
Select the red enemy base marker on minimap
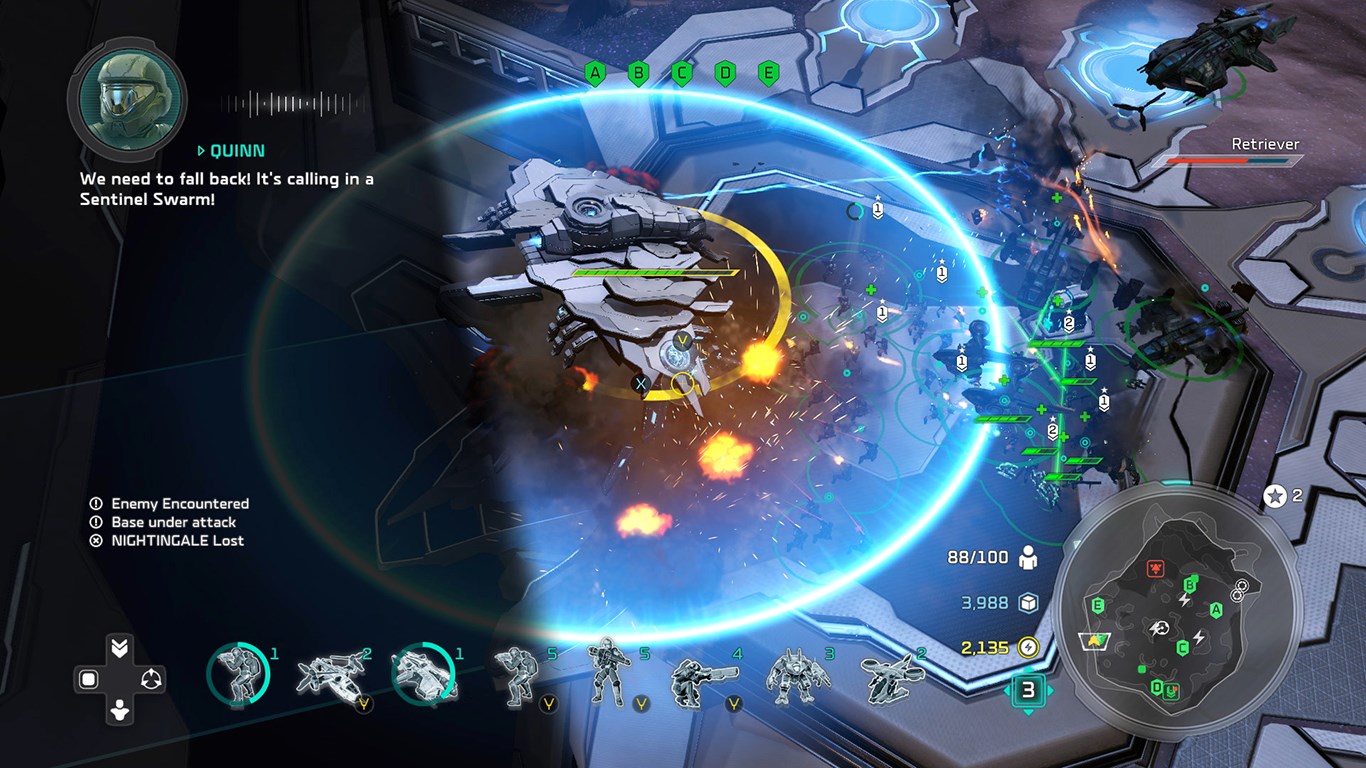point(1155,568)
